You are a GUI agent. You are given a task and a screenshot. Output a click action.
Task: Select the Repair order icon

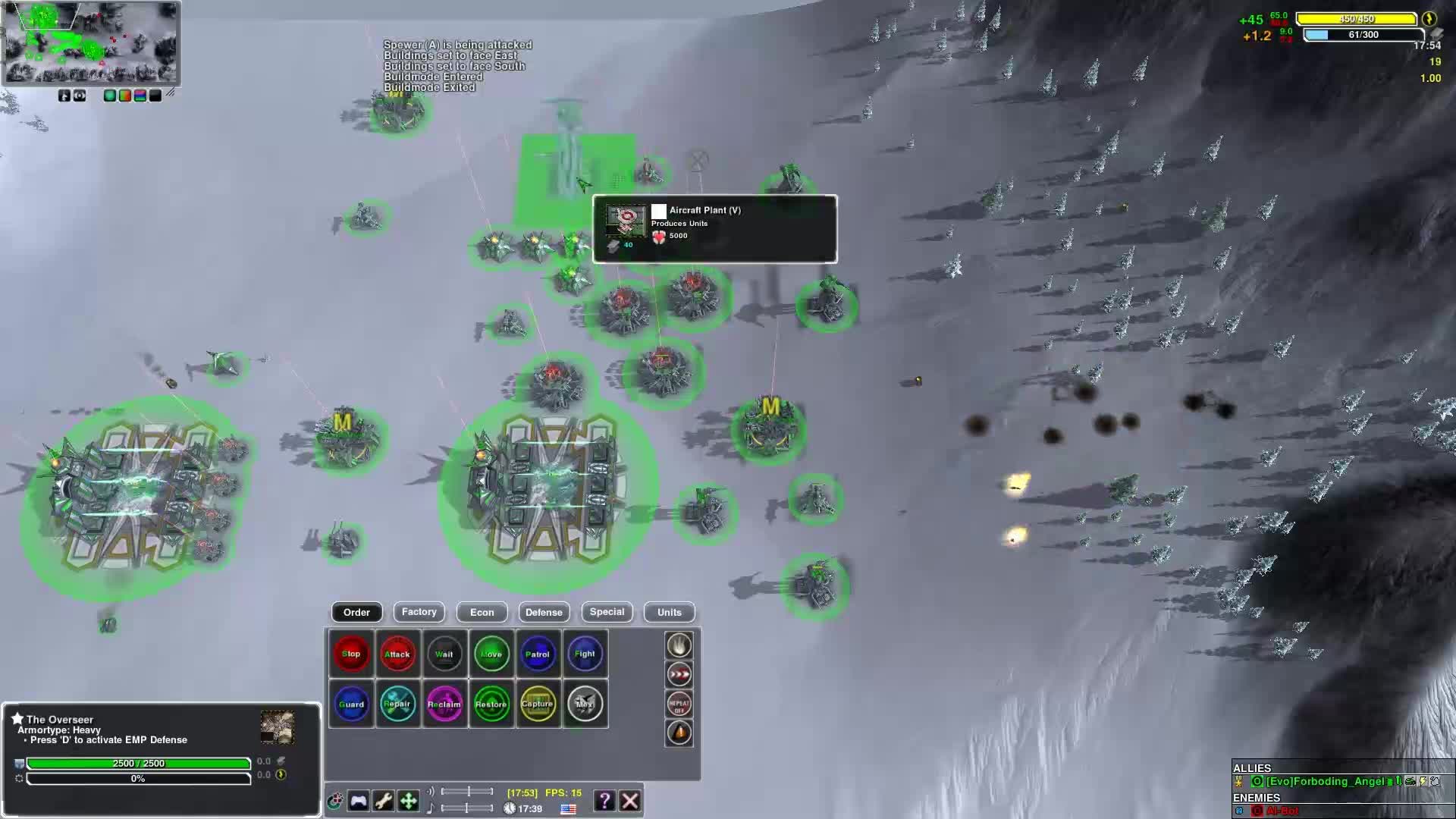(x=398, y=704)
